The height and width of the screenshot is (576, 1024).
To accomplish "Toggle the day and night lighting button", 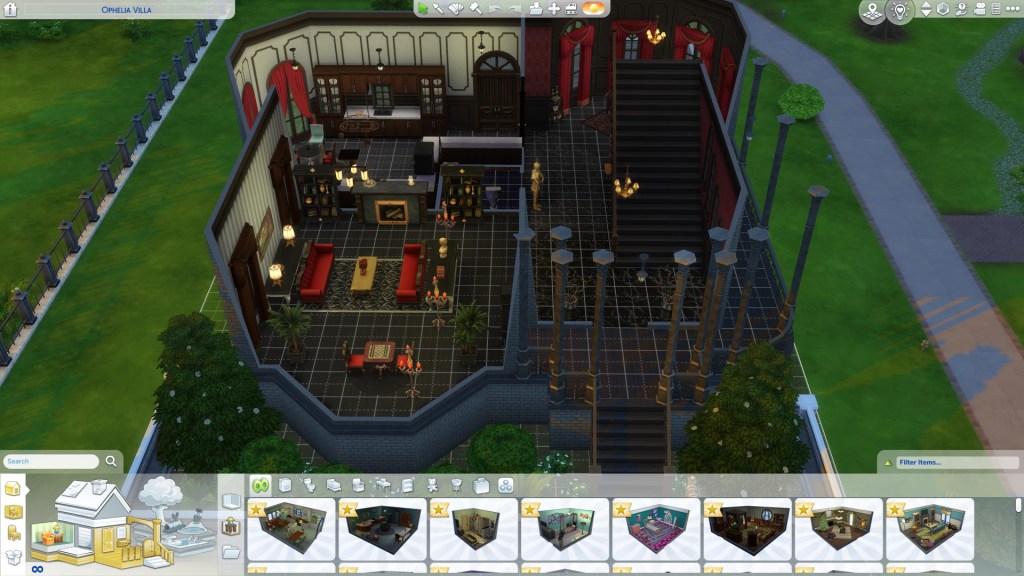I will click(594, 9).
